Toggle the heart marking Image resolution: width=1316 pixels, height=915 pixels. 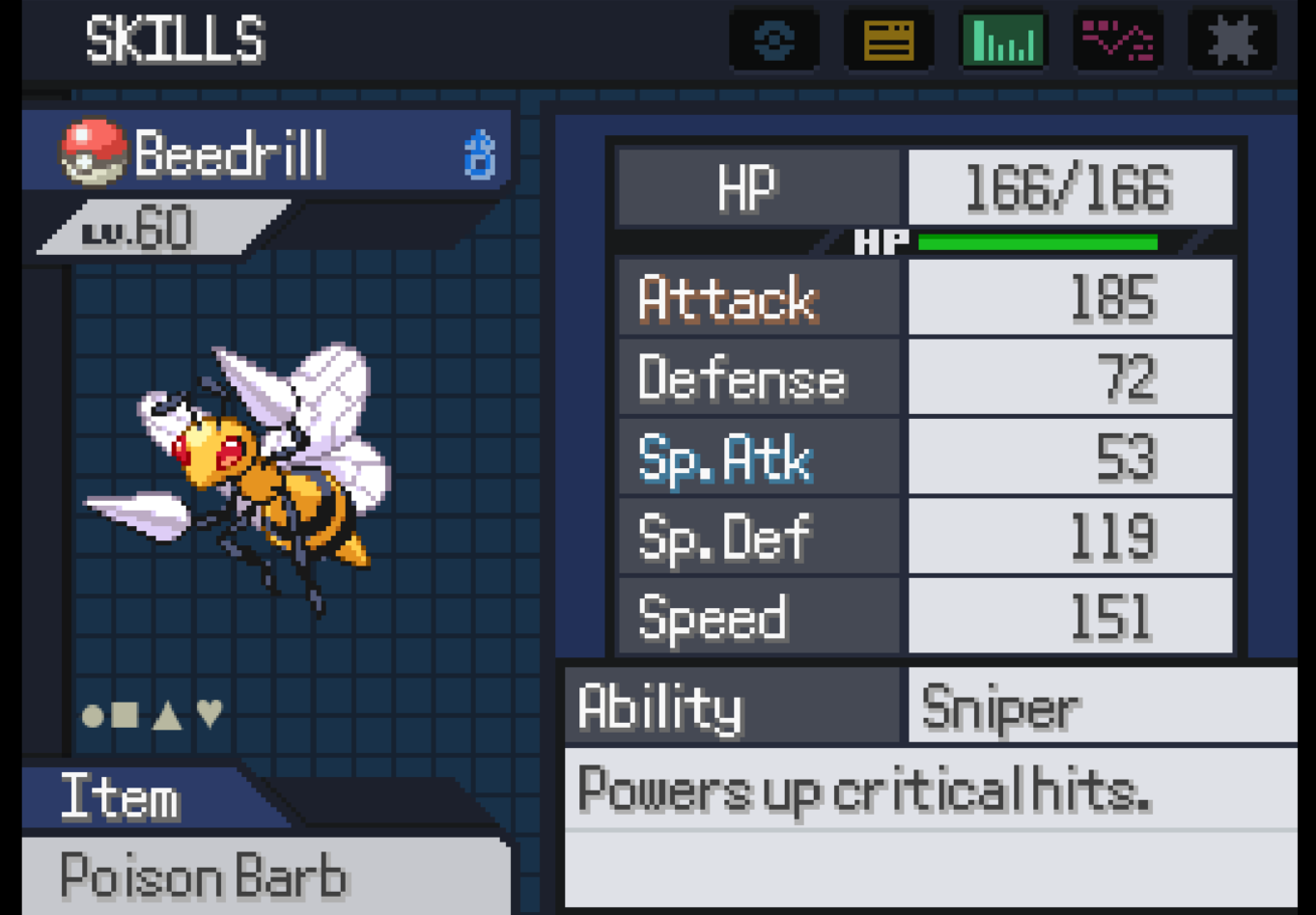210,714
